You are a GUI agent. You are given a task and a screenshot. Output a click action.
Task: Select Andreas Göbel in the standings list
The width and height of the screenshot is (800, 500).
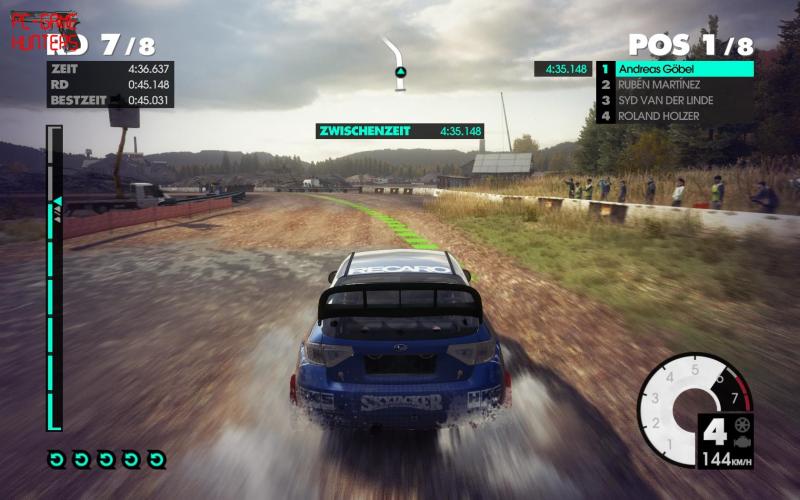pyautogui.click(x=675, y=69)
